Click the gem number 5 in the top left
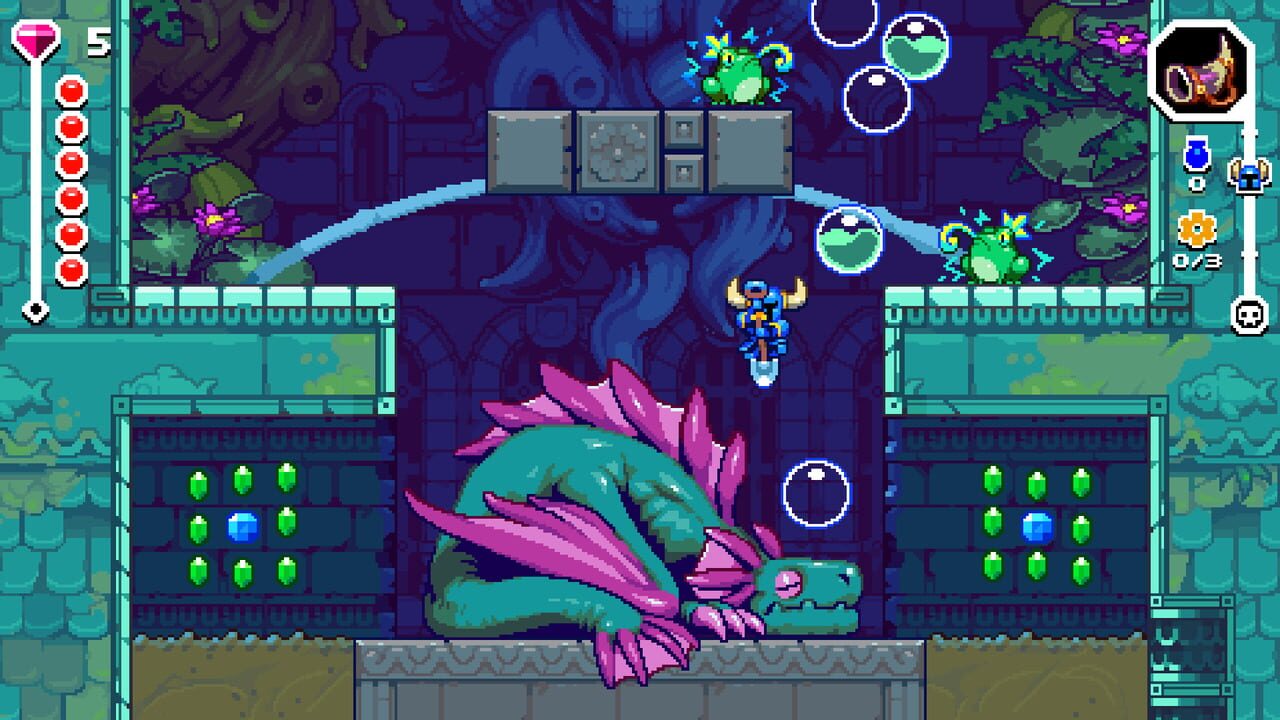1280x720 pixels. click(x=97, y=40)
